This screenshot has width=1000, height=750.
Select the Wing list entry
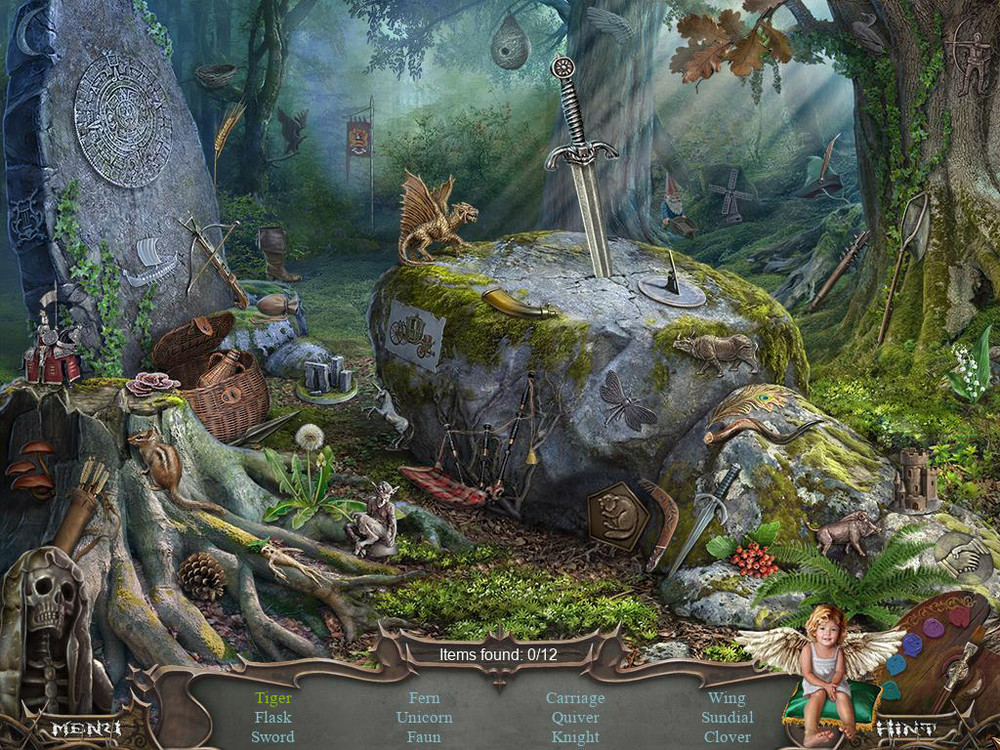[x=727, y=698]
